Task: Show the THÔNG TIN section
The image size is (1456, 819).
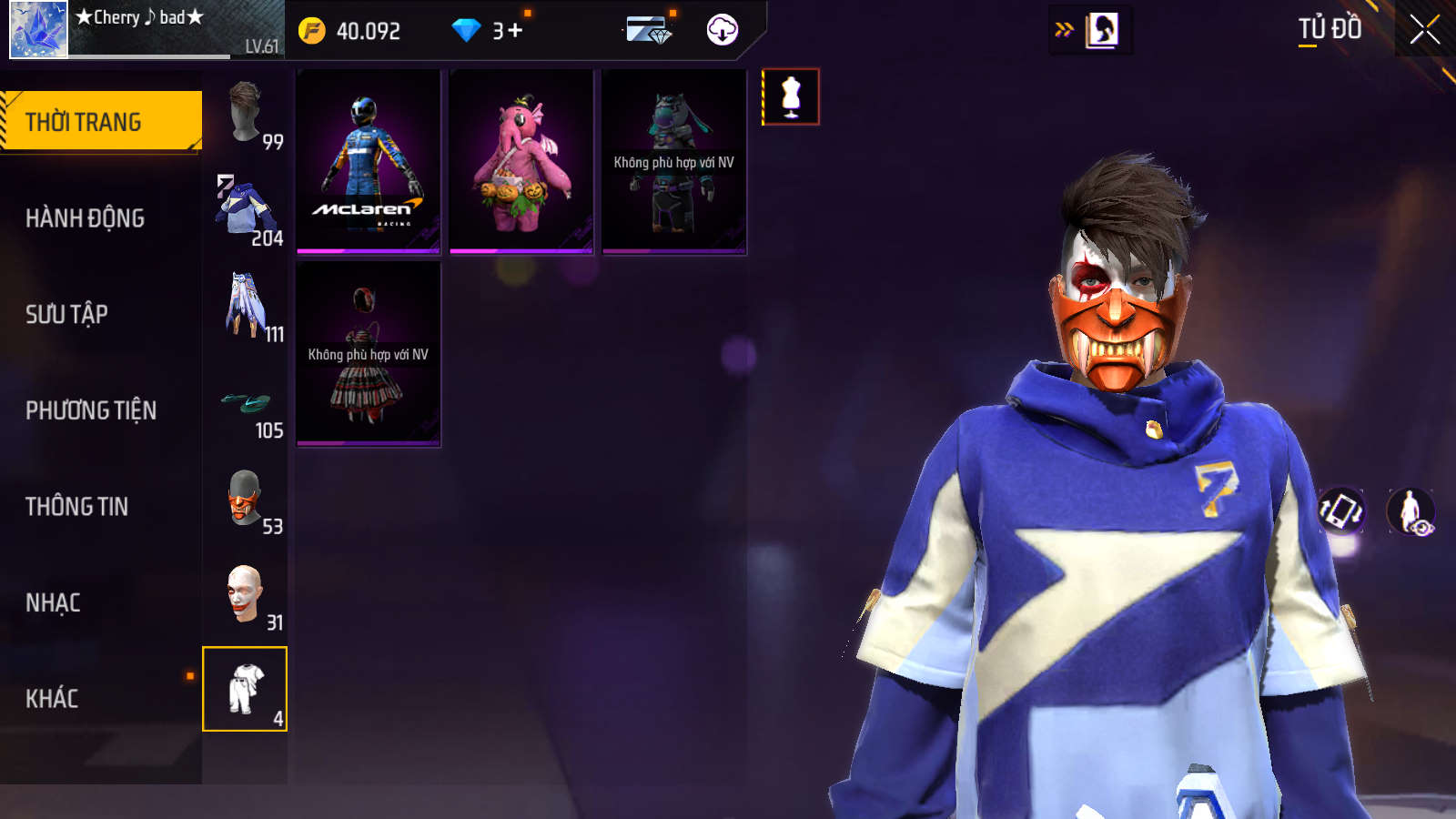Action: [76, 506]
